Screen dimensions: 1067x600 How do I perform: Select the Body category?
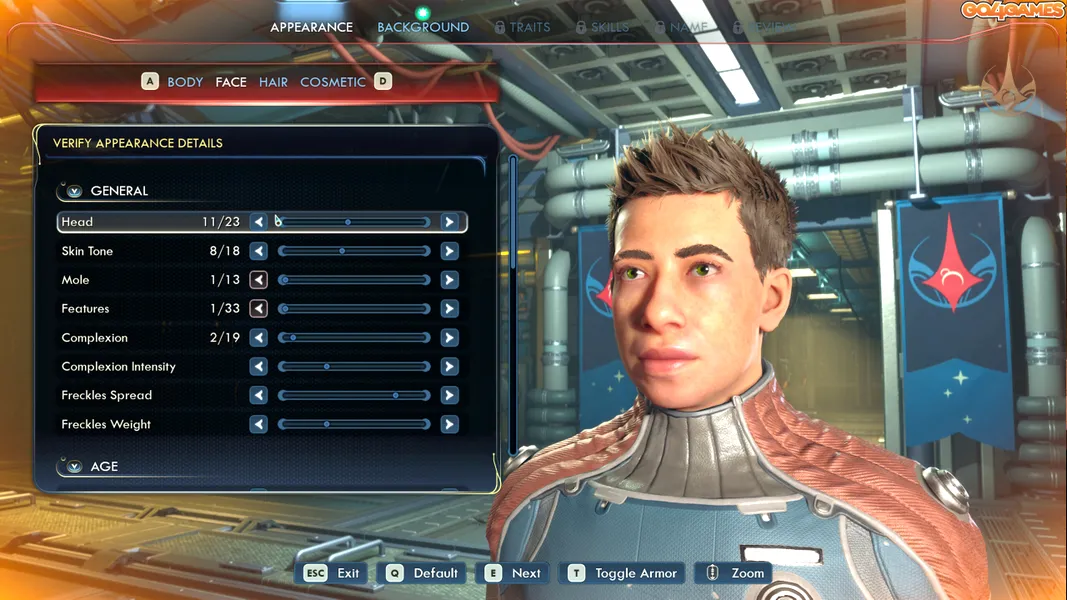click(185, 82)
